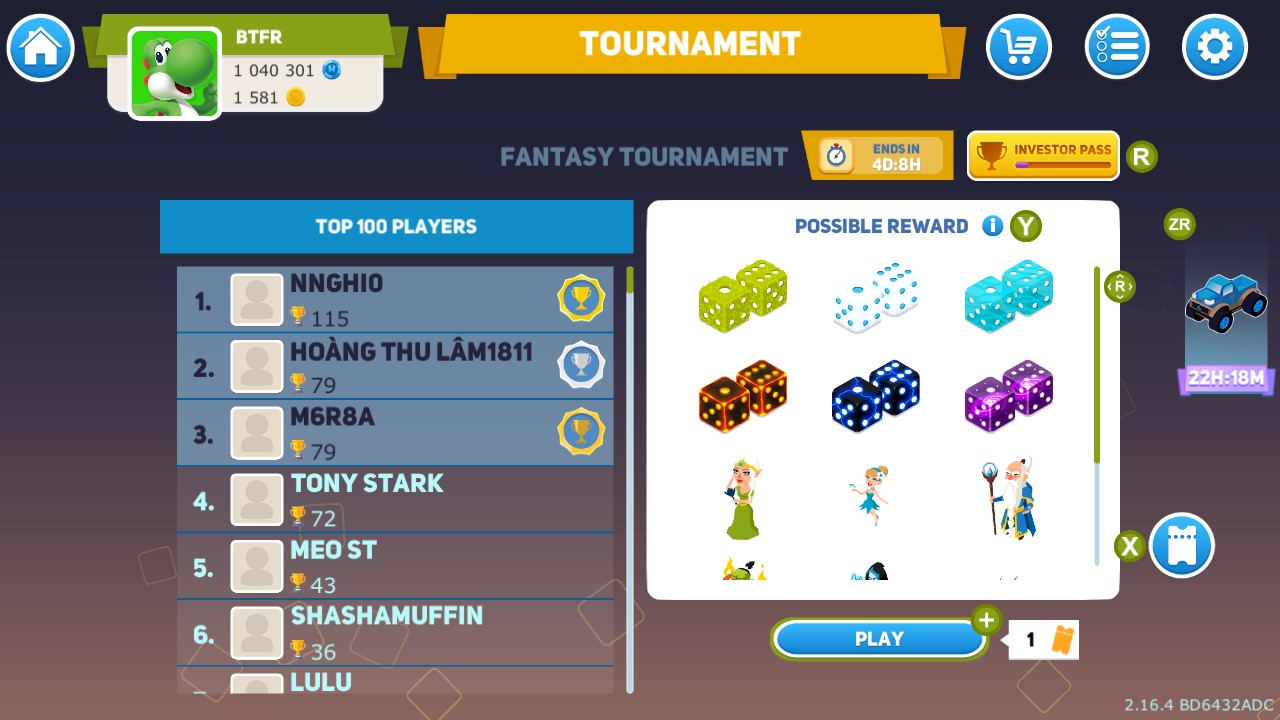Screen dimensions: 1280x720
Task: Click the Ends In timer stopwatch
Action: point(835,156)
